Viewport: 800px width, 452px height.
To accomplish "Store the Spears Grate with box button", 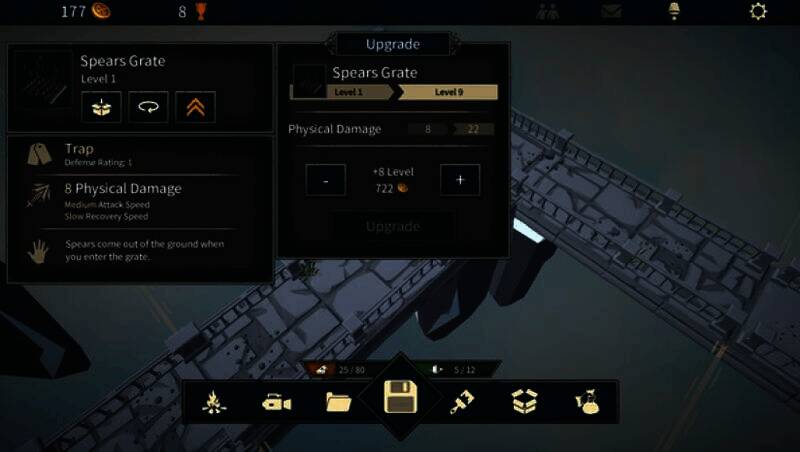I will pyautogui.click(x=101, y=106).
